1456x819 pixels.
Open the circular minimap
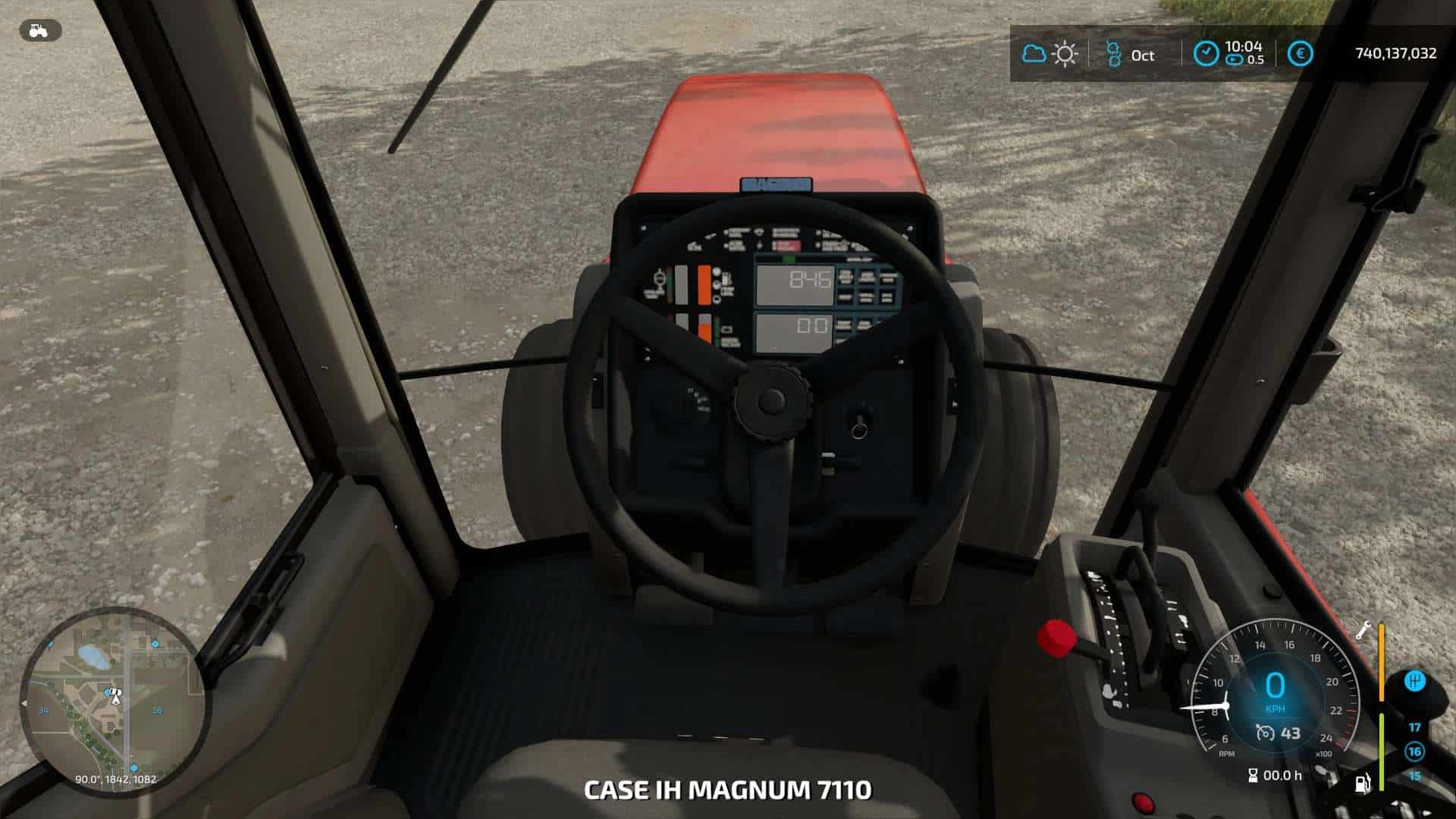[x=114, y=701]
